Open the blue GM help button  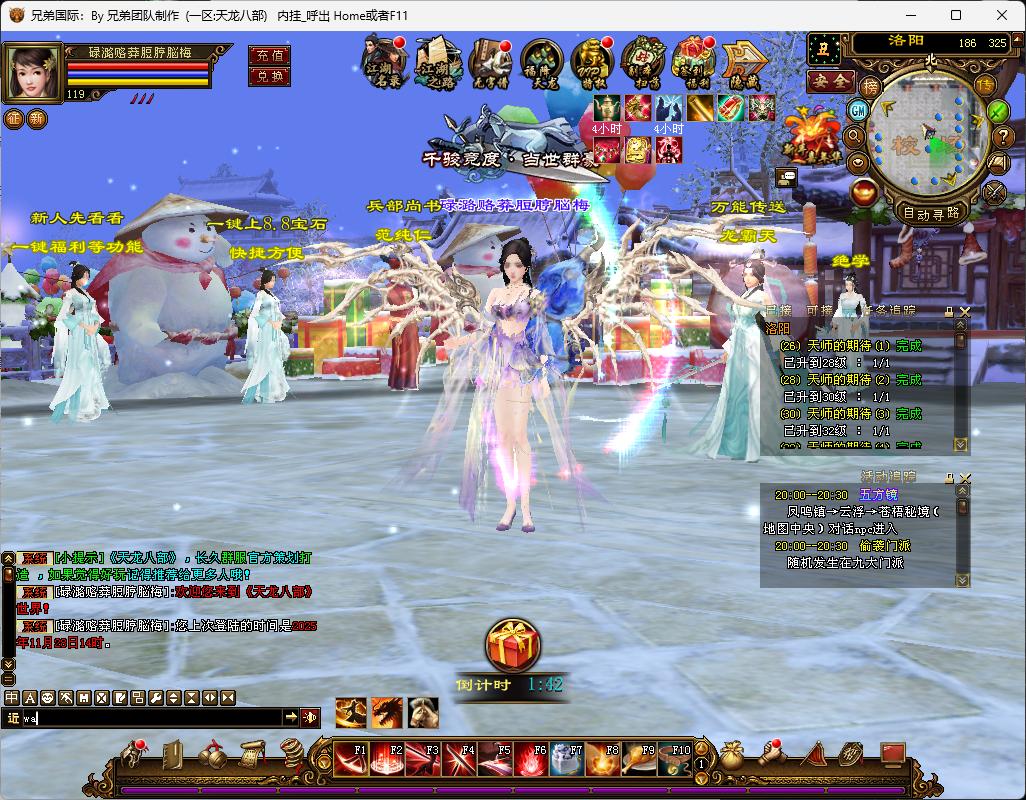point(858,109)
